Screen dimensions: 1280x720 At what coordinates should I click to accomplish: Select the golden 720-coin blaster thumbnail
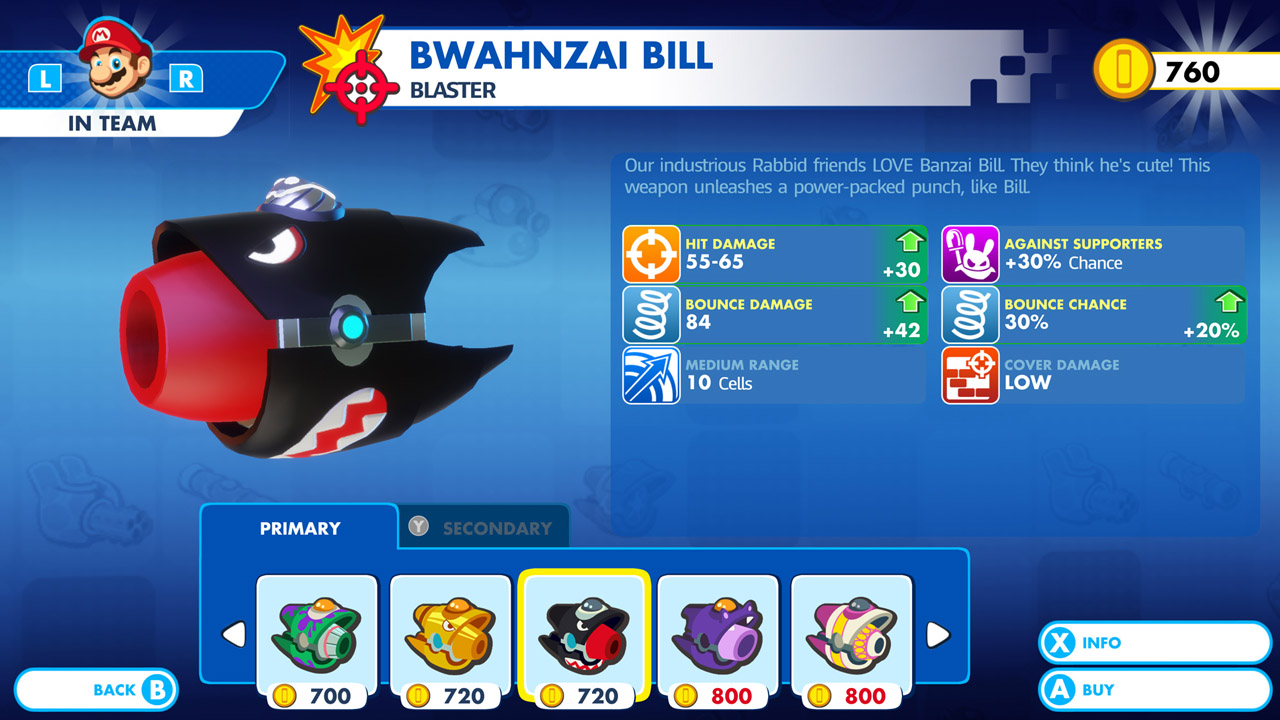[x=450, y=630]
